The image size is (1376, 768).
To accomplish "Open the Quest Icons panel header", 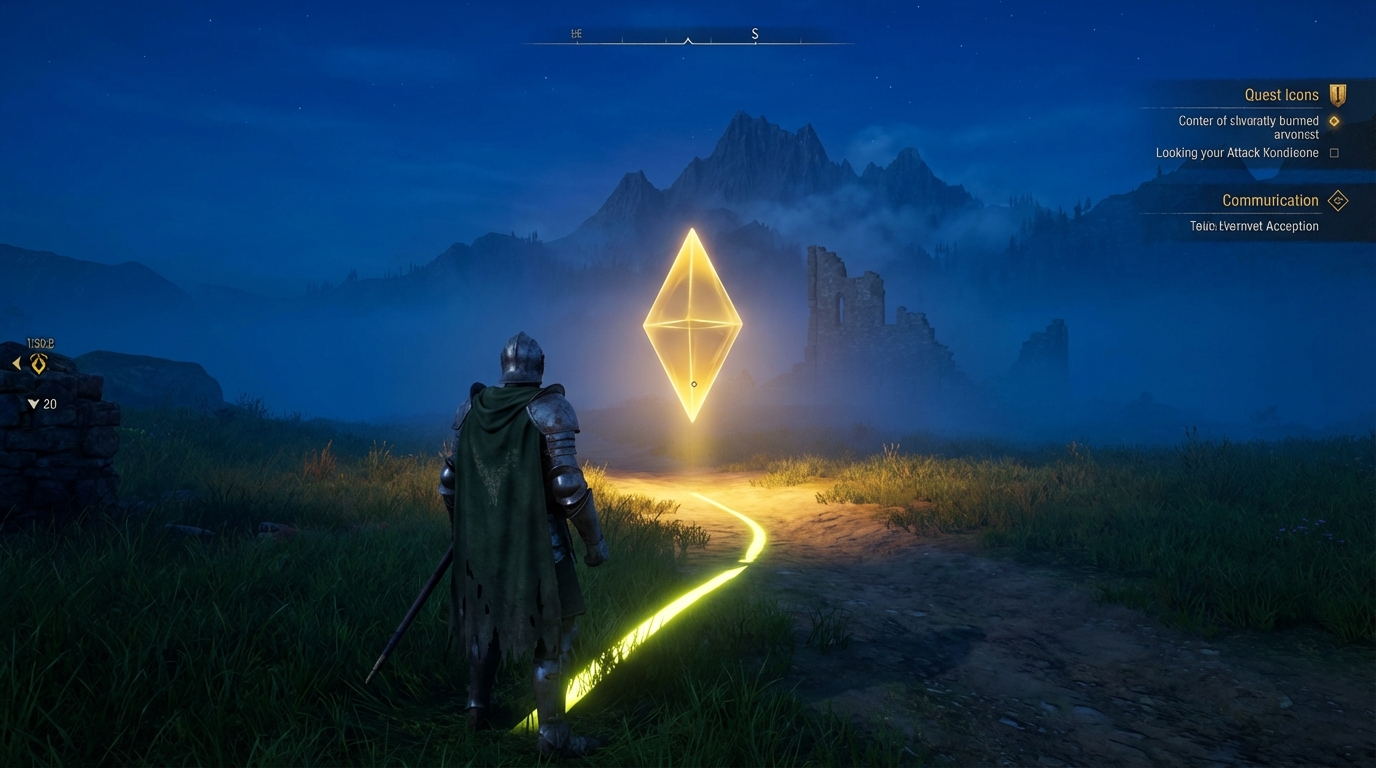I will (x=1282, y=94).
